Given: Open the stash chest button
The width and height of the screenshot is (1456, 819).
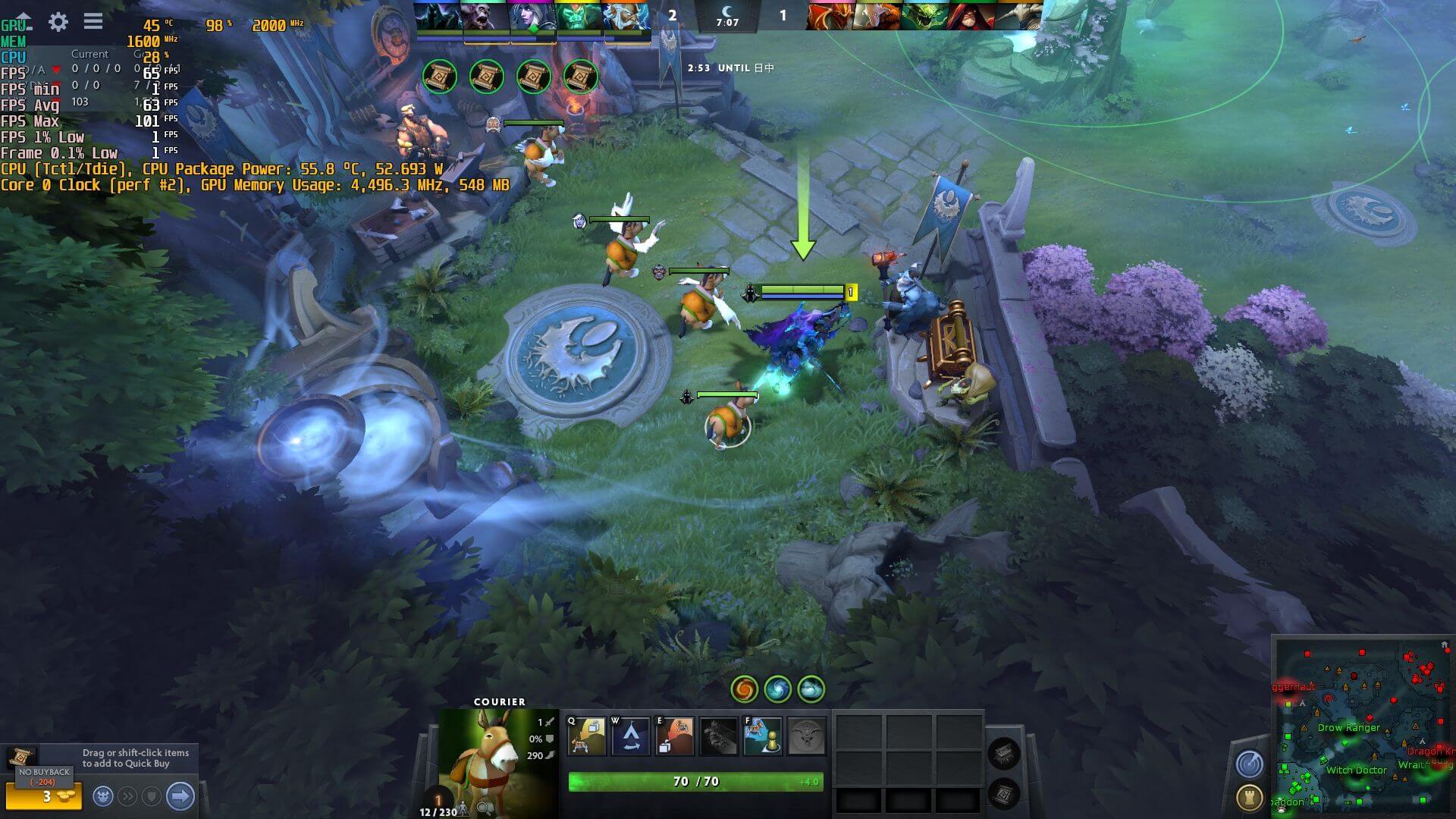Looking at the screenshot, I should click(1004, 752).
